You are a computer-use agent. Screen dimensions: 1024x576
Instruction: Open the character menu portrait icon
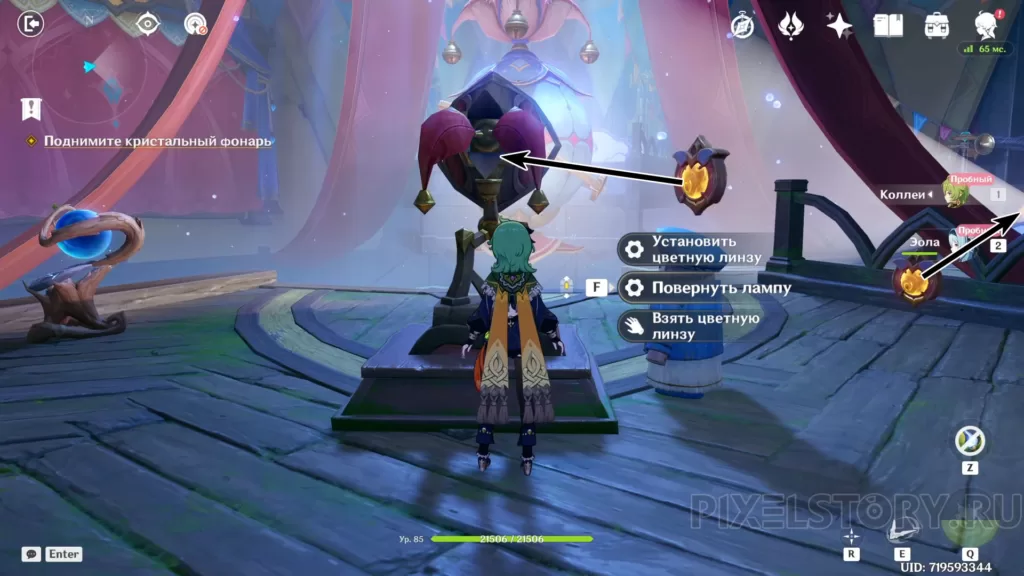(x=987, y=25)
